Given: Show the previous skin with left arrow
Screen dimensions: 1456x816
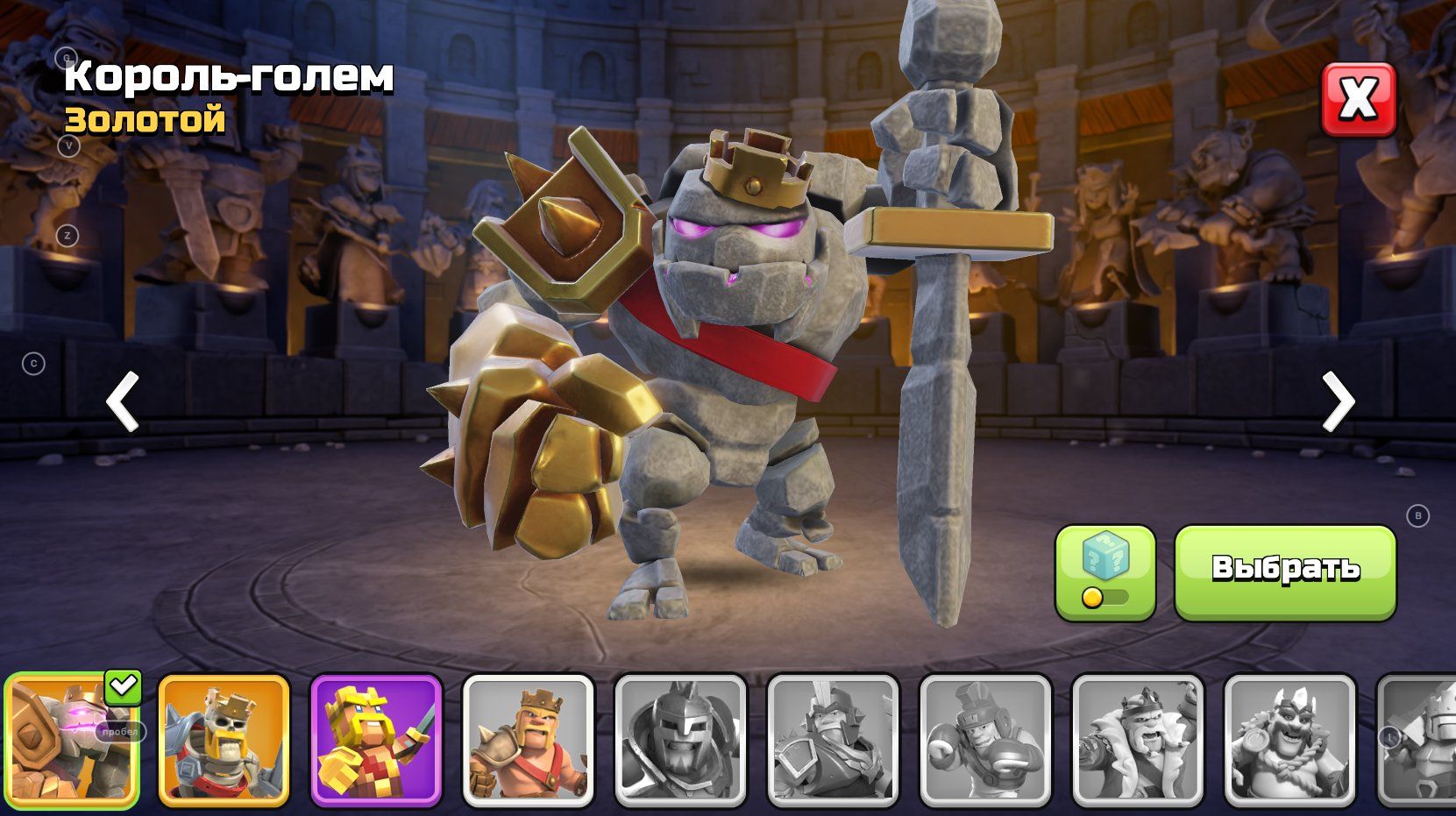Looking at the screenshot, I should pyautogui.click(x=123, y=401).
